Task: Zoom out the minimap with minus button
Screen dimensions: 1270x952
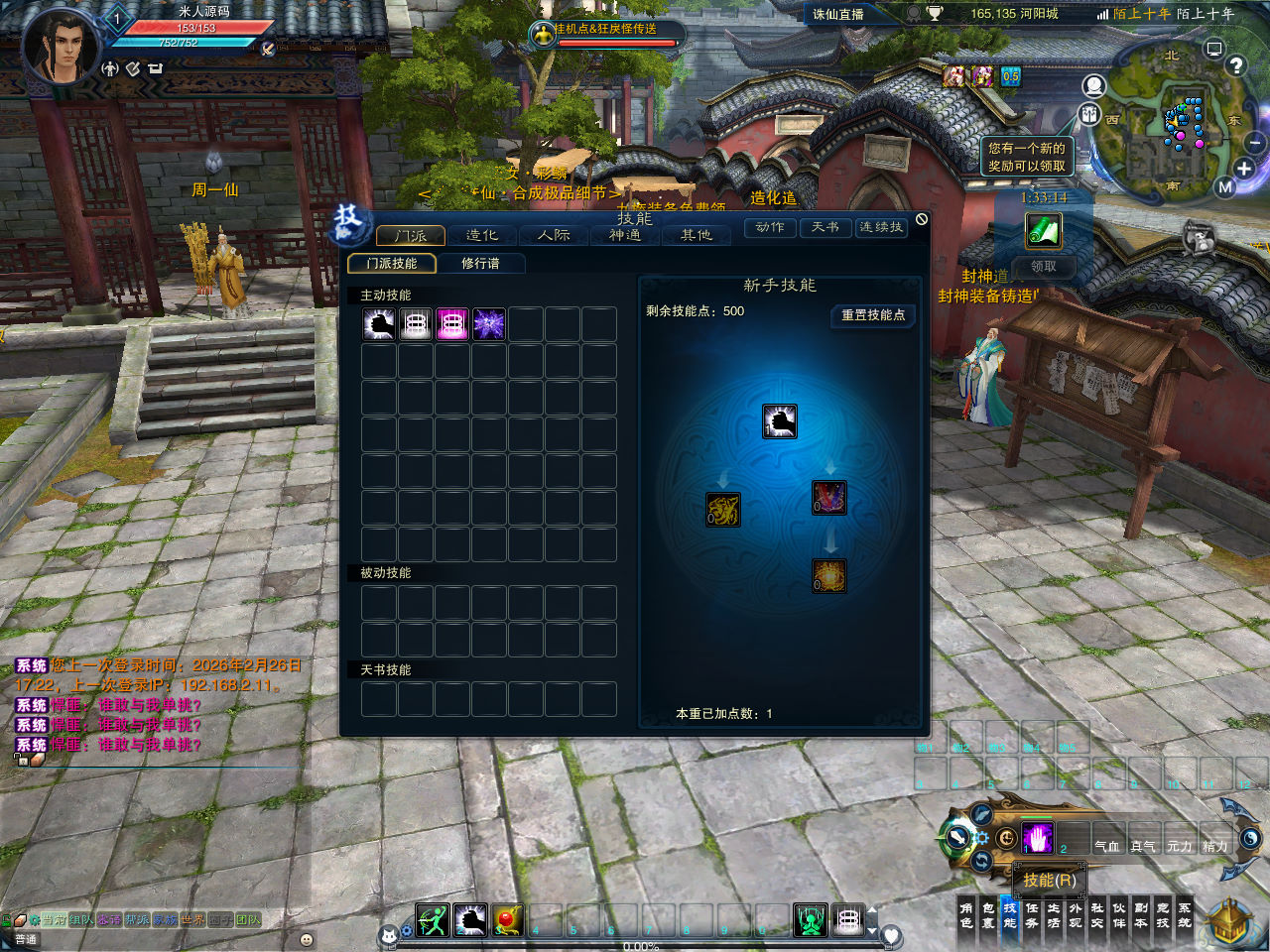Action: pyautogui.click(x=1255, y=143)
